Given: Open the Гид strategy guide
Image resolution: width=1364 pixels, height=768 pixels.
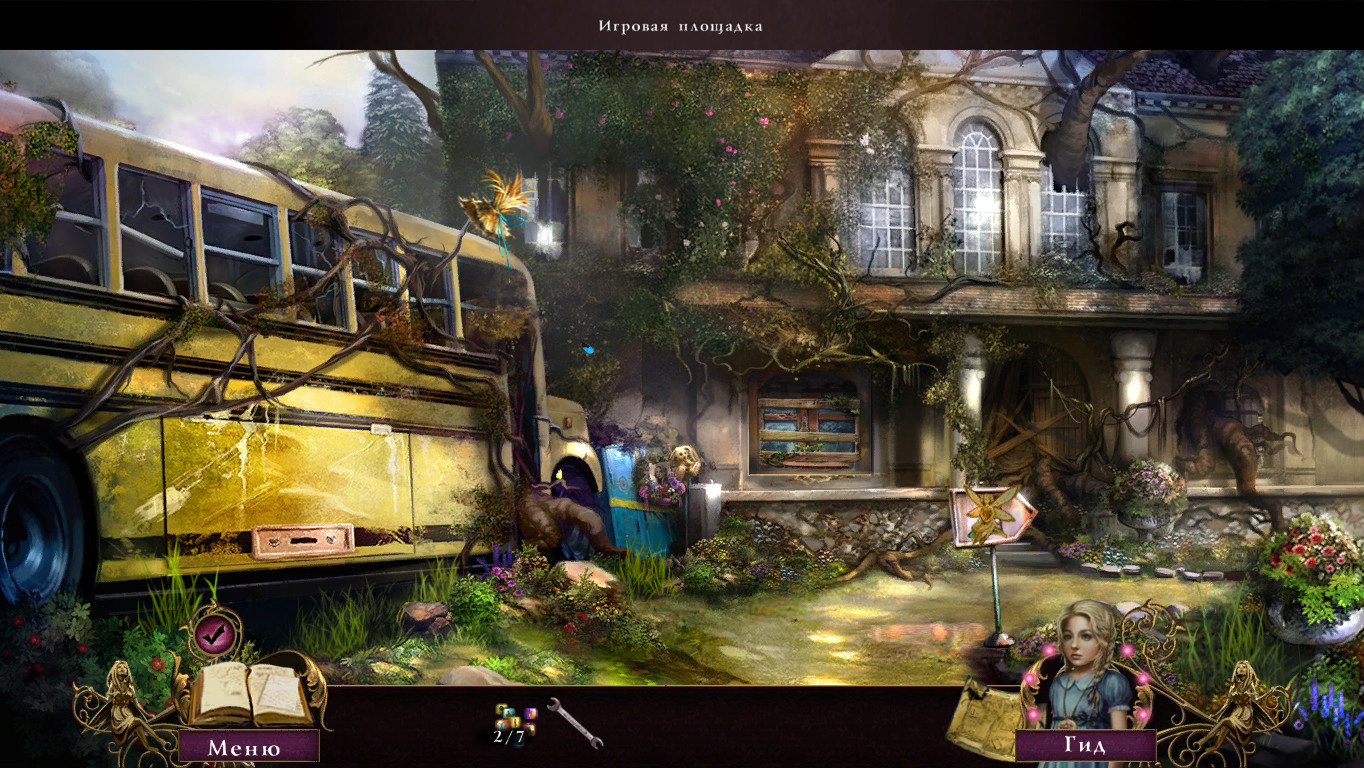Looking at the screenshot, I should (1085, 746).
